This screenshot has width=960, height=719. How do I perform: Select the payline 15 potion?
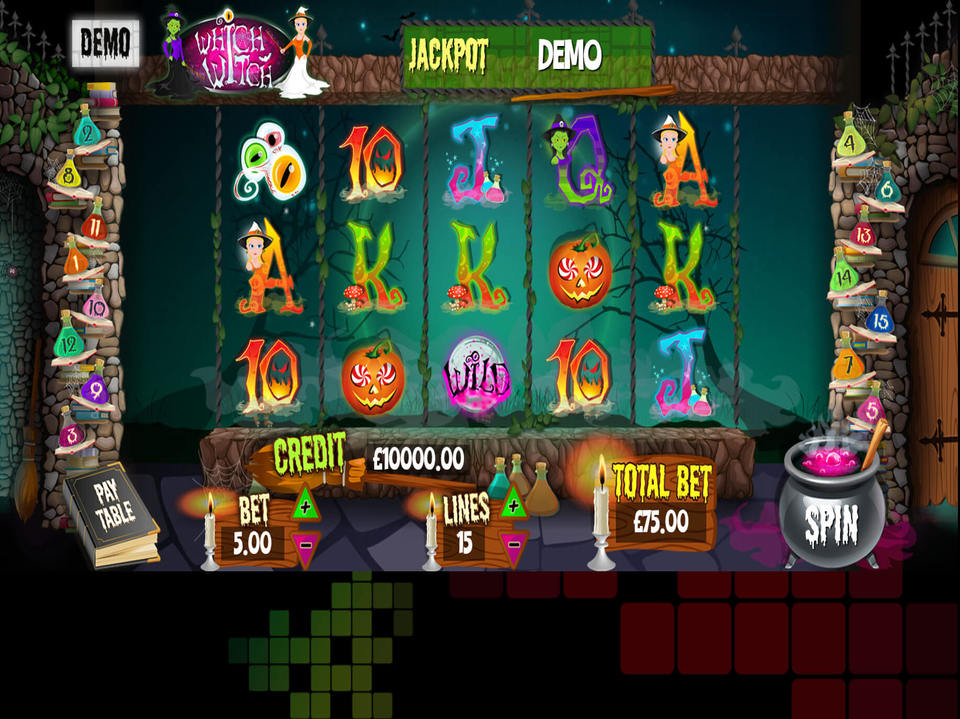(x=878, y=320)
